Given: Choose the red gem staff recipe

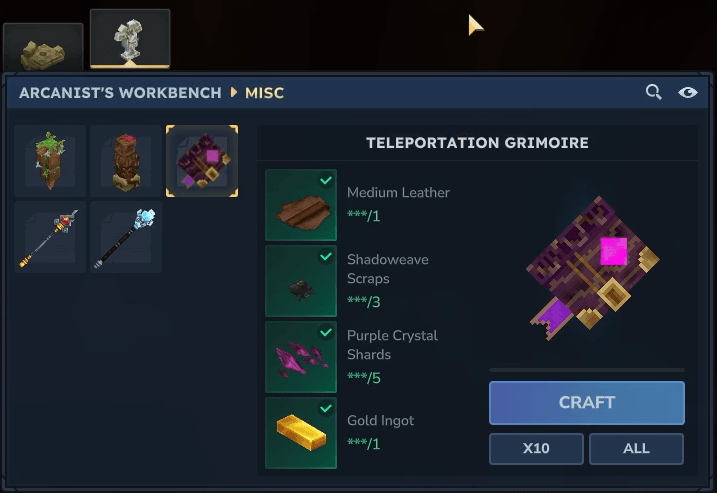Looking at the screenshot, I should point(50,237).
